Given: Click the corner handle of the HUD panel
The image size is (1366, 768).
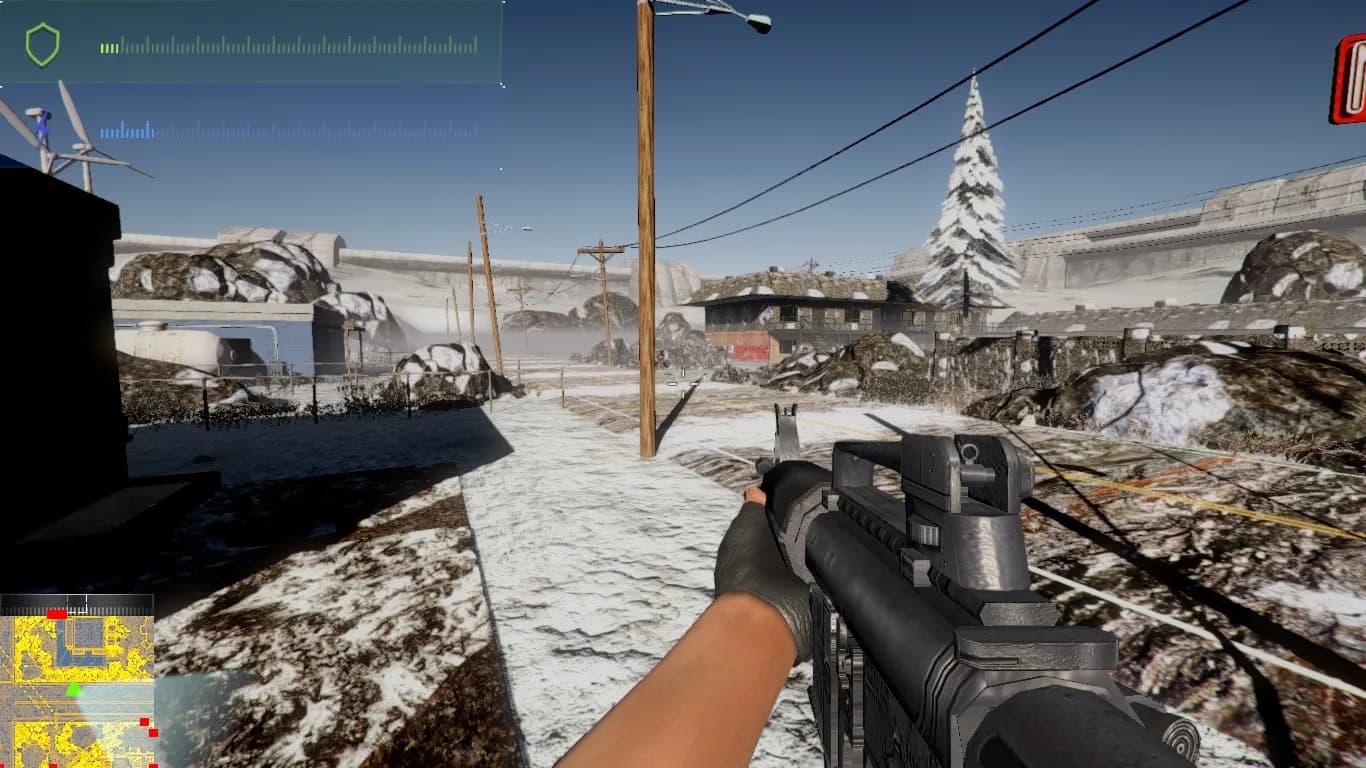Looking at the screenshot, I should point(501,83).
